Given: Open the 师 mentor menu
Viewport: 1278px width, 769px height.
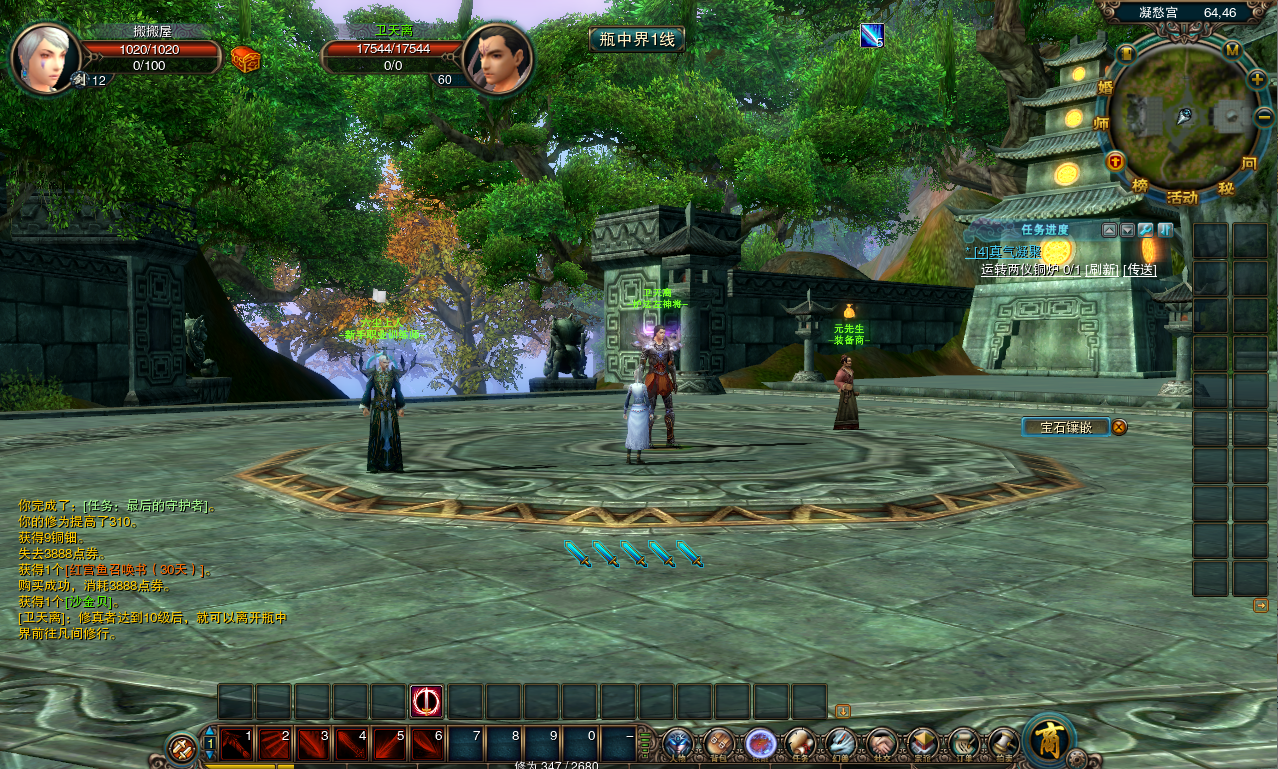Looking at the screenshot, I should 1101,124.
